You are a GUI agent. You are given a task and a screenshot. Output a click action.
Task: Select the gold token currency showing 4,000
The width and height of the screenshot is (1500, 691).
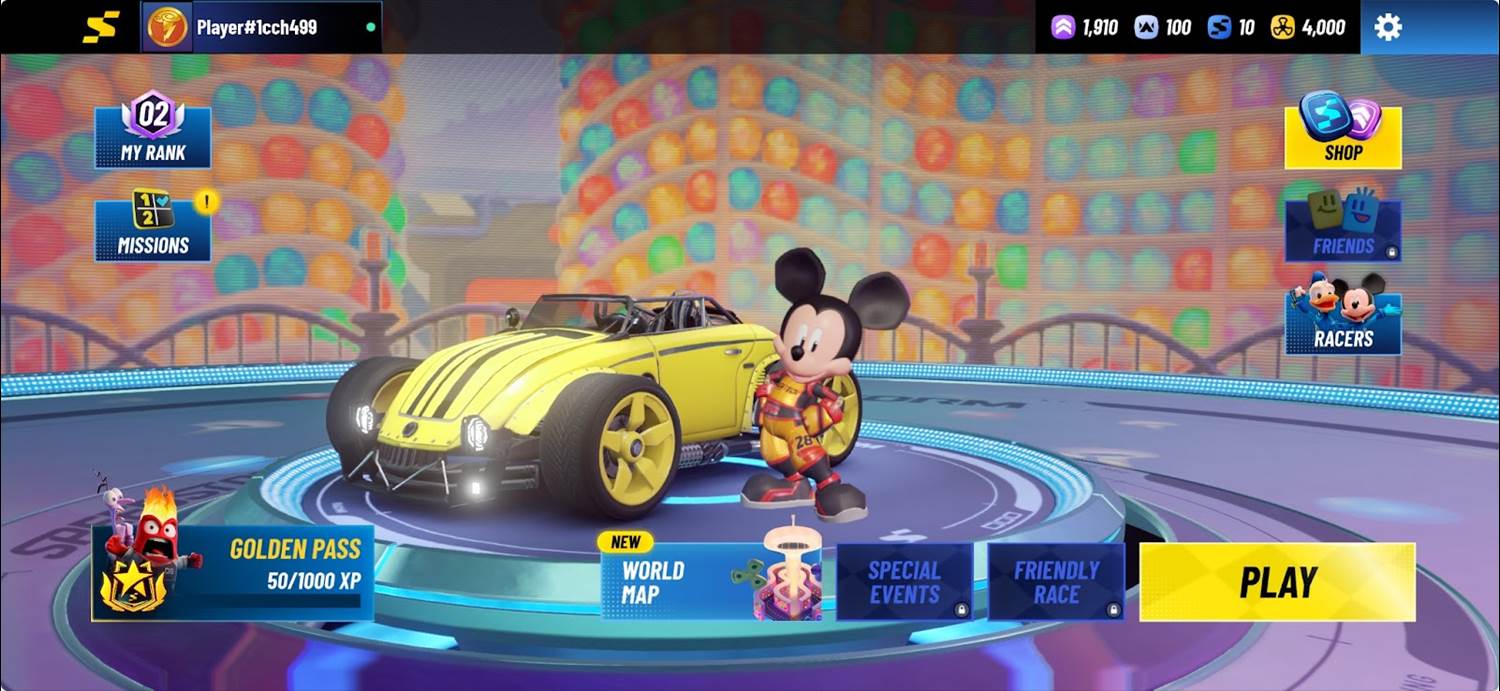point(1308,27)
